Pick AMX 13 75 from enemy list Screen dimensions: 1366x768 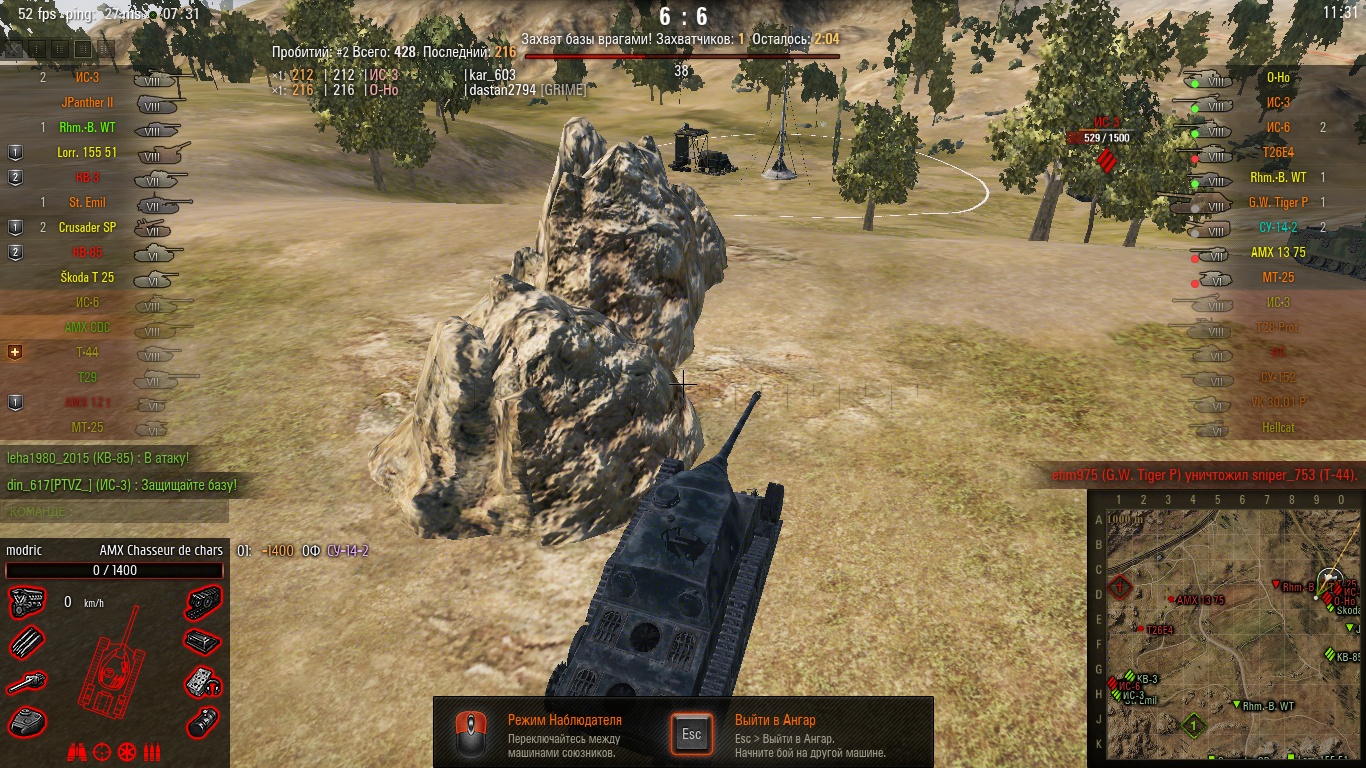(1277, 253)
